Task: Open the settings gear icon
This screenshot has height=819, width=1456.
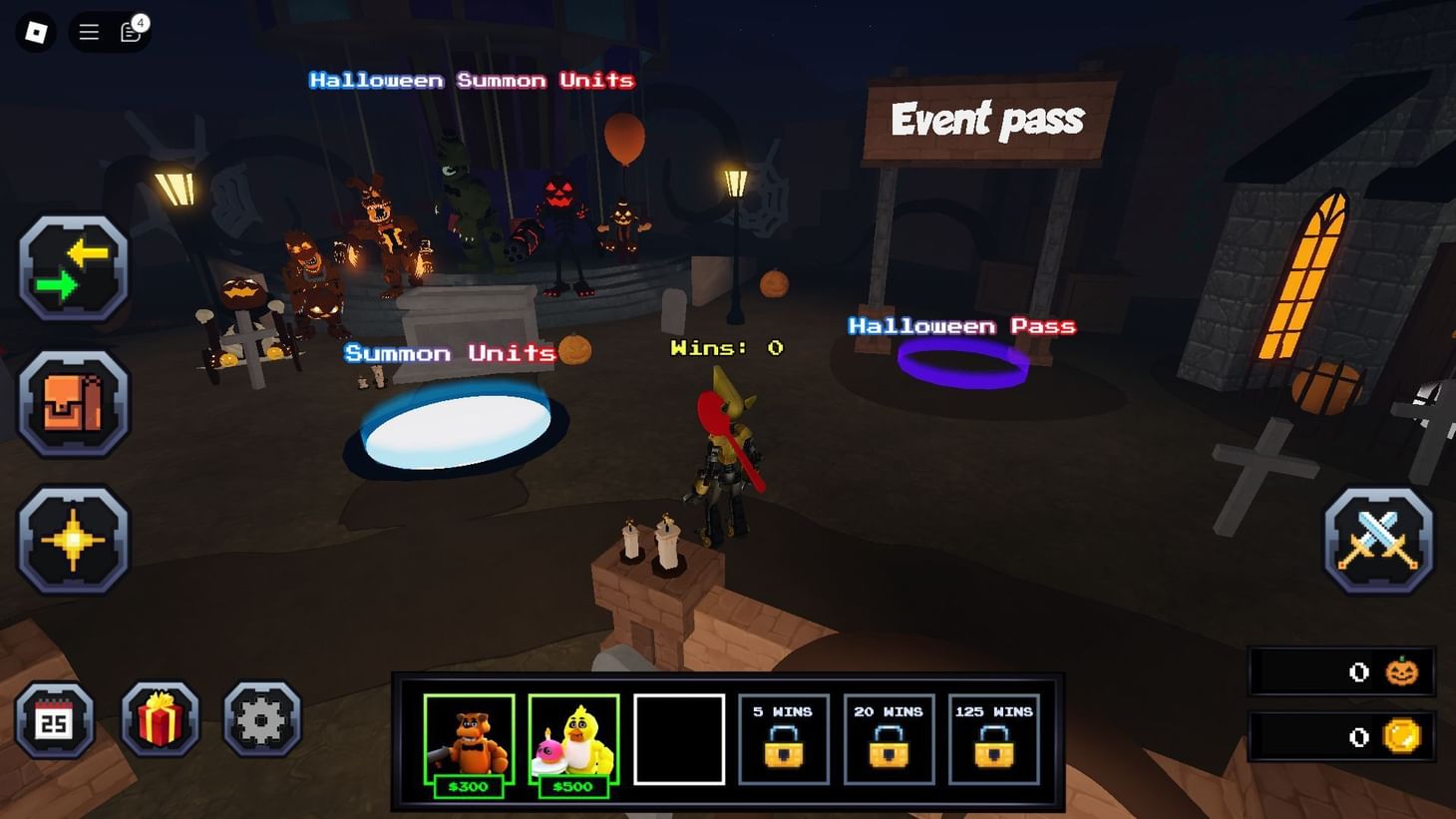Action: tap(261, 719)
